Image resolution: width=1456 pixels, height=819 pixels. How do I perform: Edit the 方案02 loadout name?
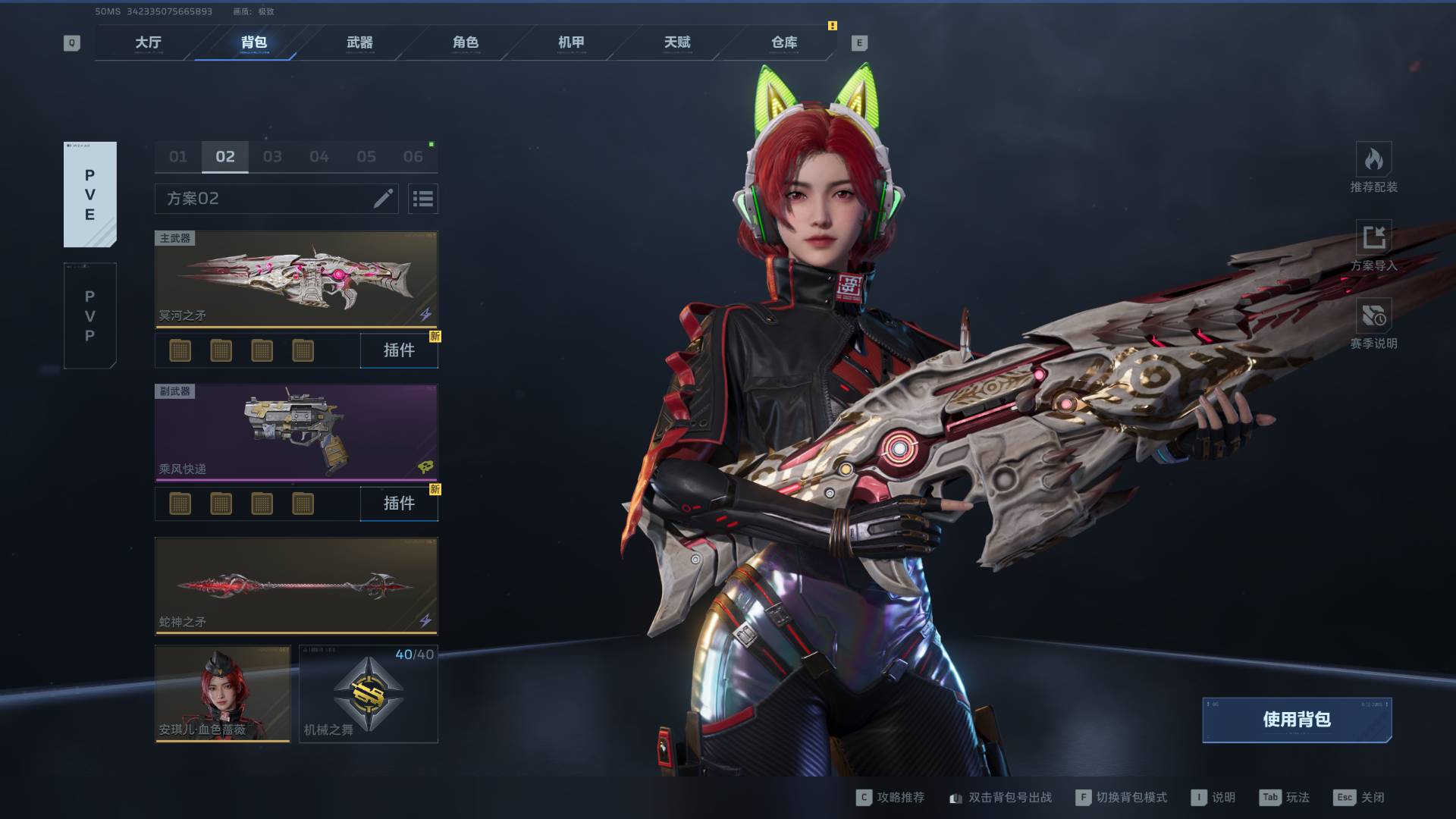coord(383,199)
